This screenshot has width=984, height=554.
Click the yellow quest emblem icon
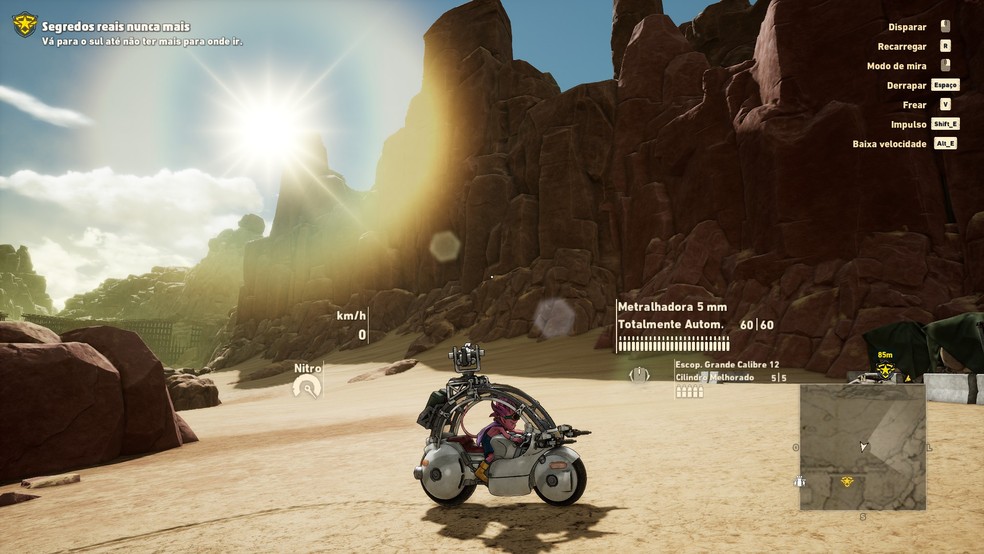pos(24,25)
